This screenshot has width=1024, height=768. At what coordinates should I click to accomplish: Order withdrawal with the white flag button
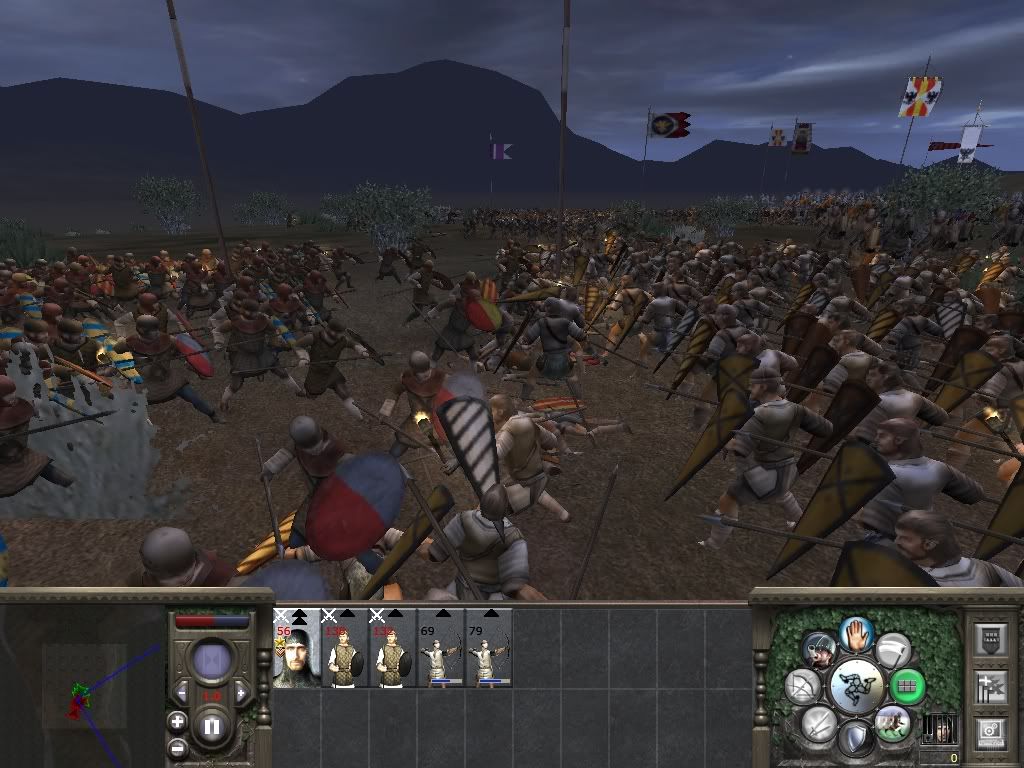click(x=892, y=650)
